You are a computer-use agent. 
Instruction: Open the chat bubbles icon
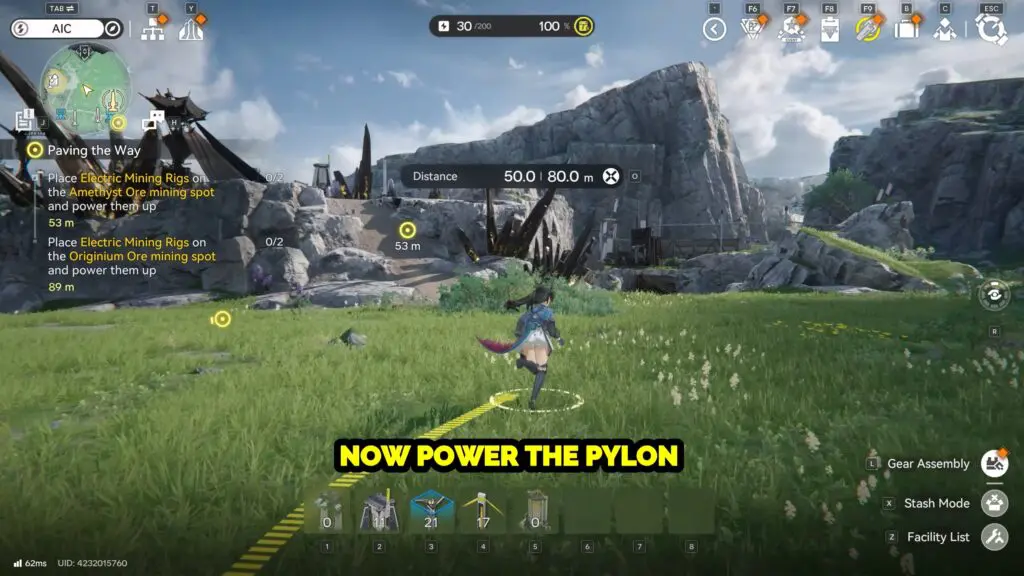[152, 121]
